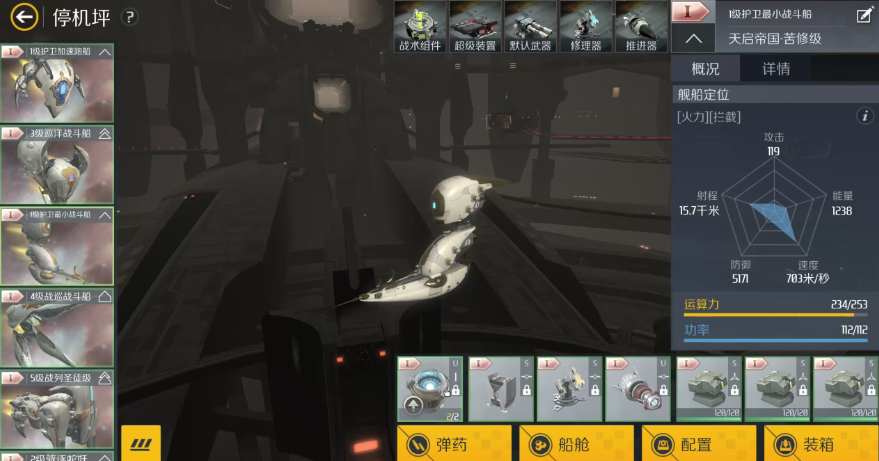
Task: Open the 船舱 cargo hold
Action: pyautogui.click(x=575, y=444)
